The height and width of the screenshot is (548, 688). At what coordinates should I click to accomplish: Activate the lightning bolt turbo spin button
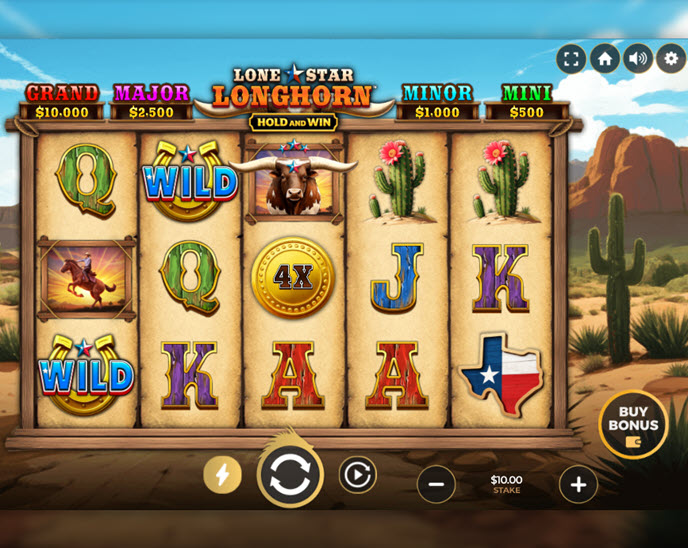(222, 474)
